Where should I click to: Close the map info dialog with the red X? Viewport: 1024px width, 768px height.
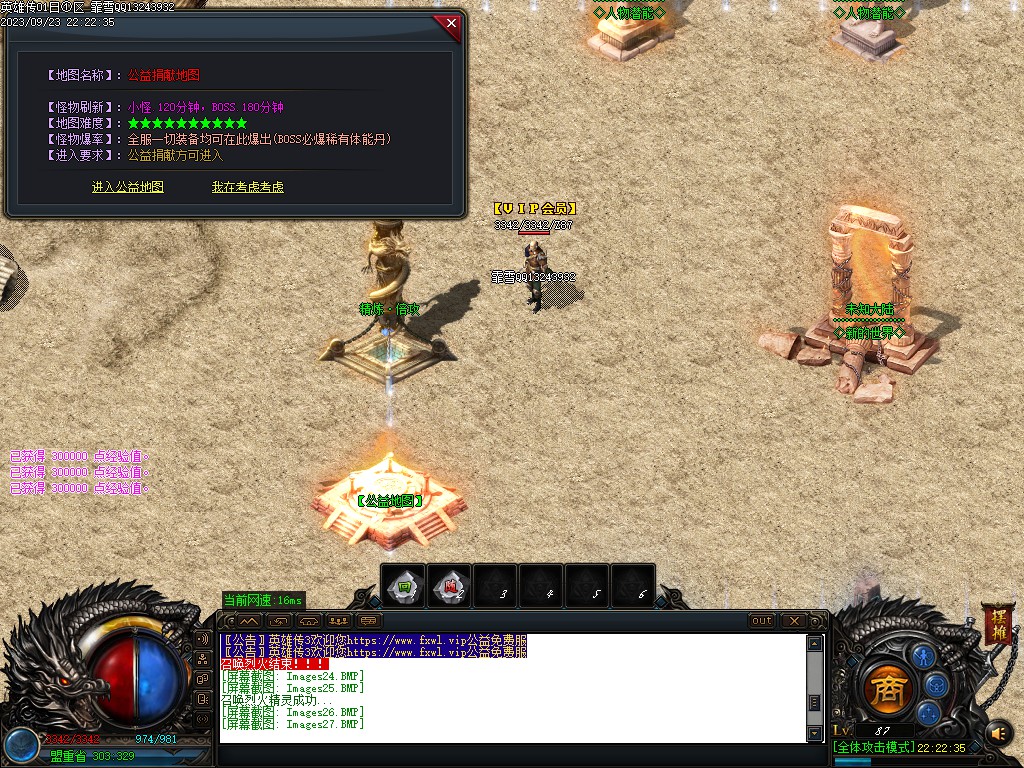click(x=451, y=23)
